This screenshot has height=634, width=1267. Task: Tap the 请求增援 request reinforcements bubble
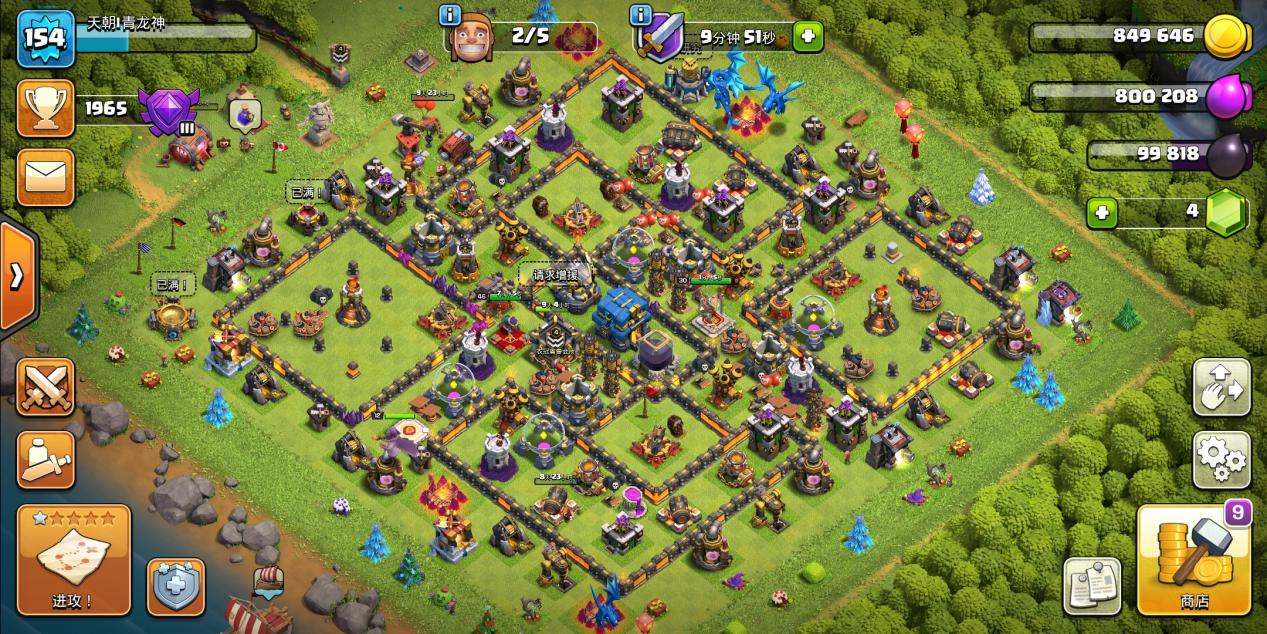[555, 275]
